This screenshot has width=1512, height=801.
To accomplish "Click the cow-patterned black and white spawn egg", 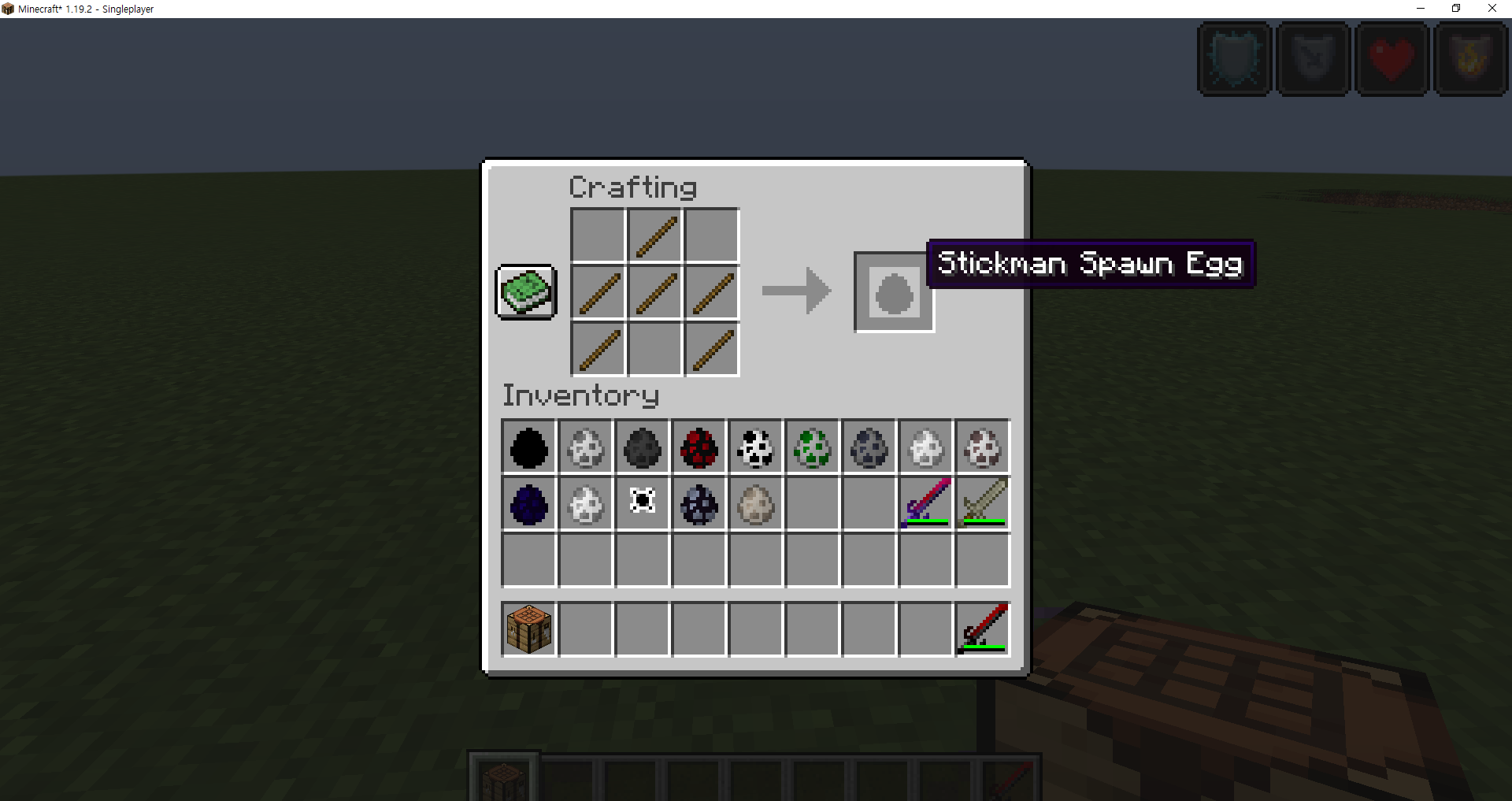I will pyautogui.click(x=755, y=447).
